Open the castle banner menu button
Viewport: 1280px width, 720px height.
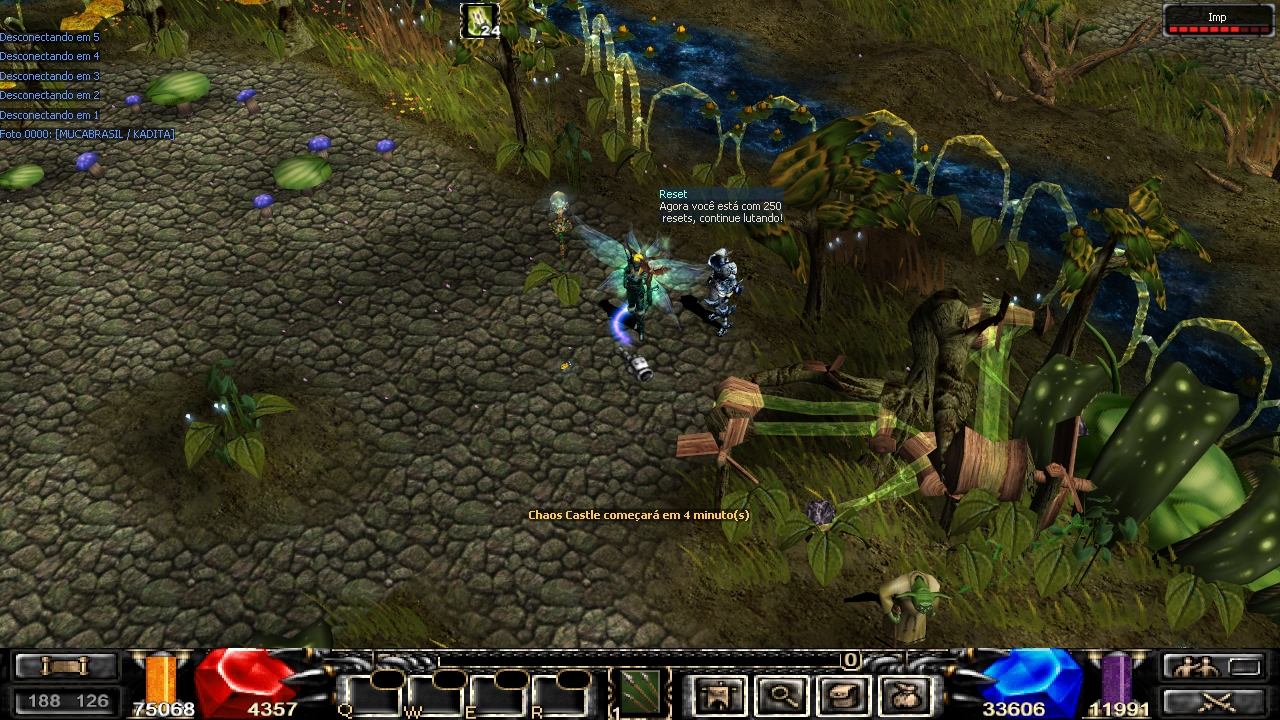pos(717,696)
